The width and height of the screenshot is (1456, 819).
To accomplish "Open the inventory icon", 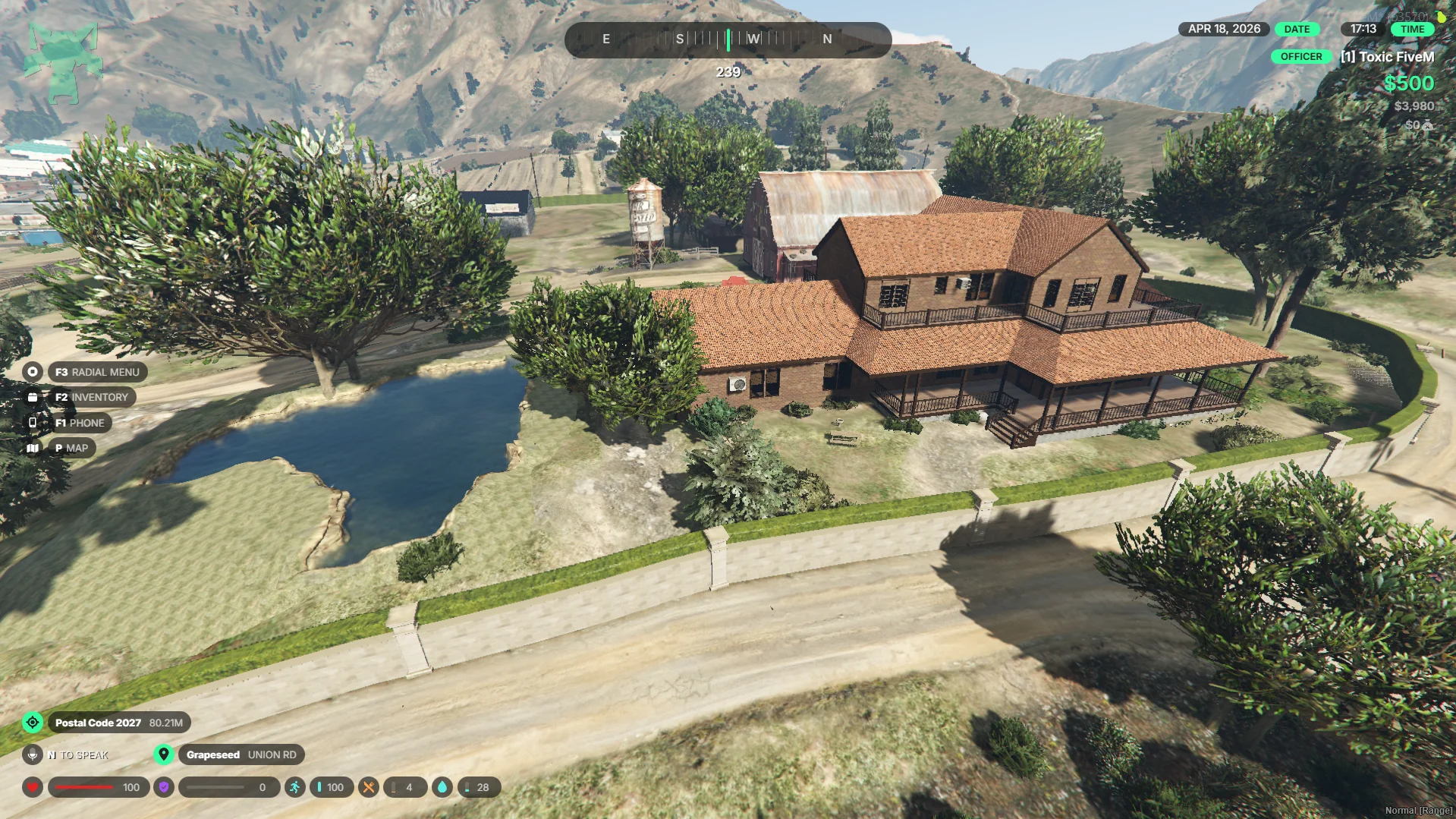I will (x=32, y=397).
